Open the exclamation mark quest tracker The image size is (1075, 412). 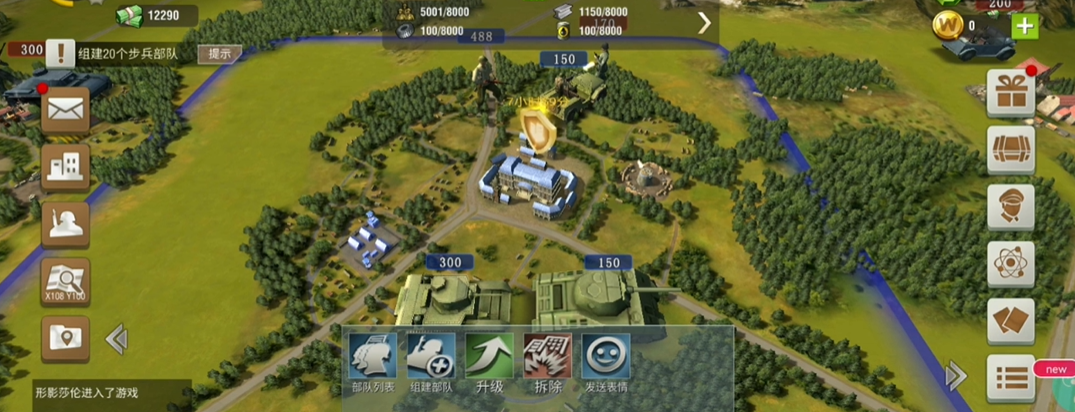click(x=60, y=53)
